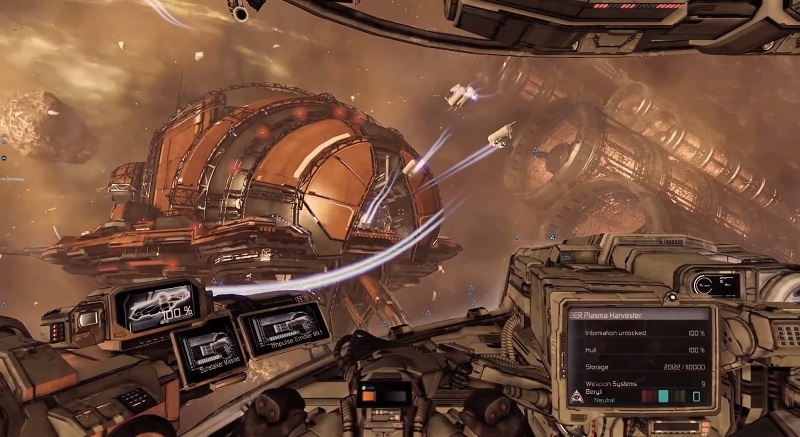Image resolution: width=800 pixels, height=437 pixels.
Task: Select the Impulse Emitter Mk1 weapon monitor
Action: pos(285,327)
